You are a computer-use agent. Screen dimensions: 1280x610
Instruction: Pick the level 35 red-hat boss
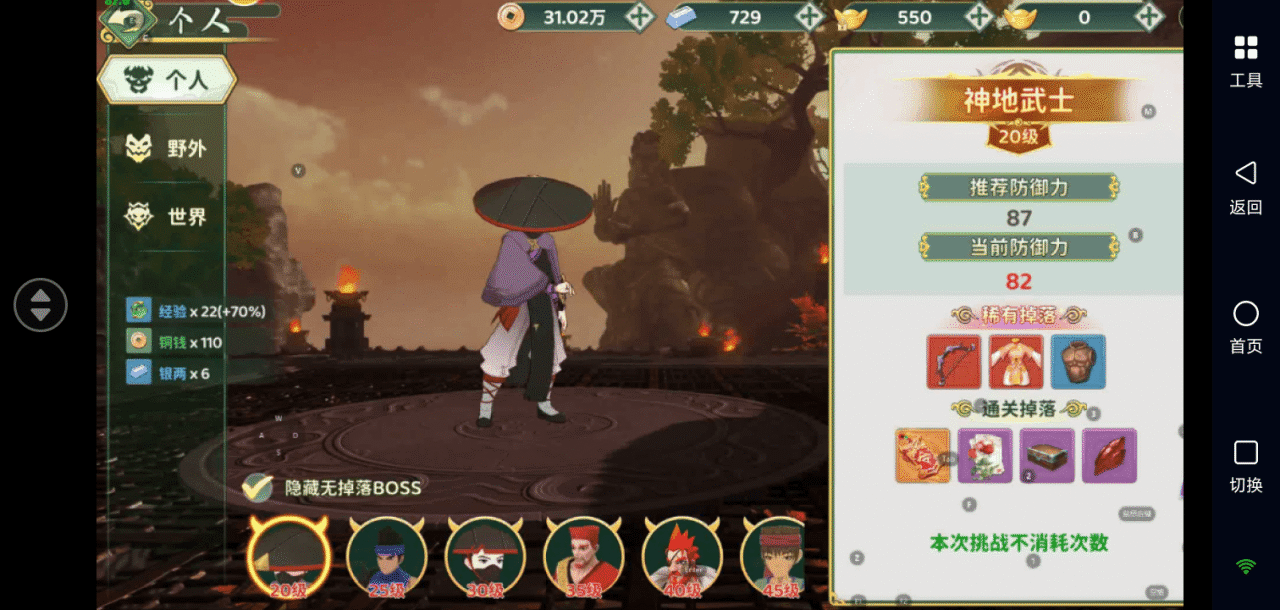583,557
